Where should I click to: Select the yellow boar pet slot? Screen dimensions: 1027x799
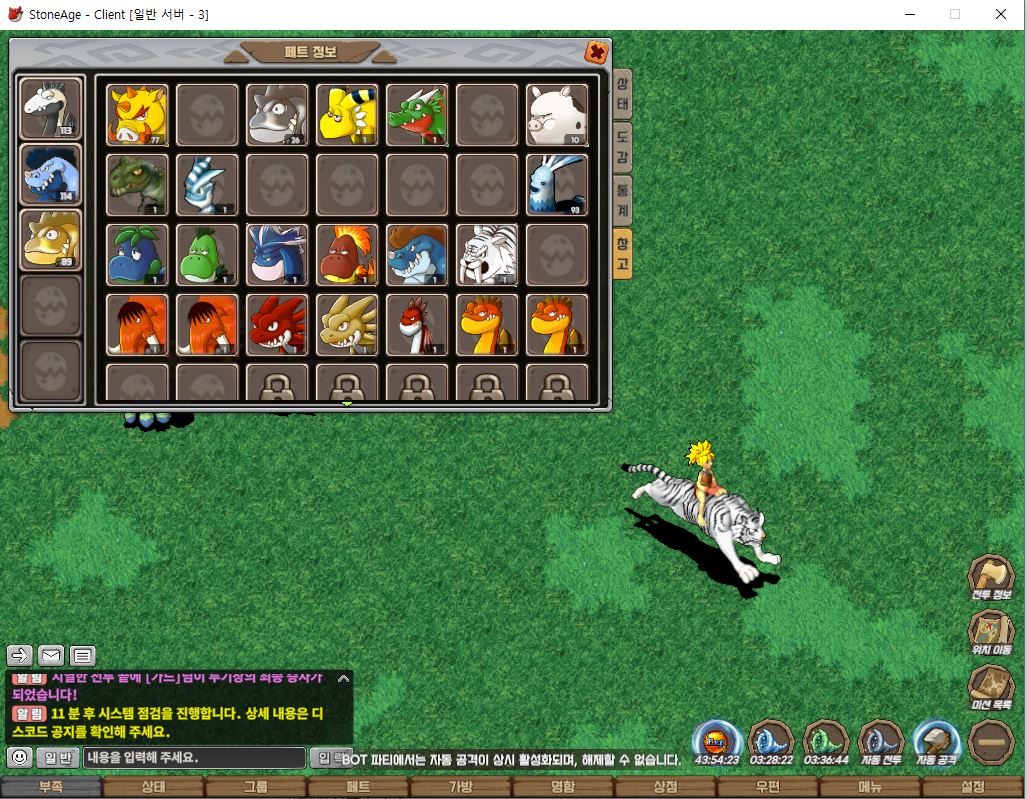pyautogui.click(x=137, y=115)
